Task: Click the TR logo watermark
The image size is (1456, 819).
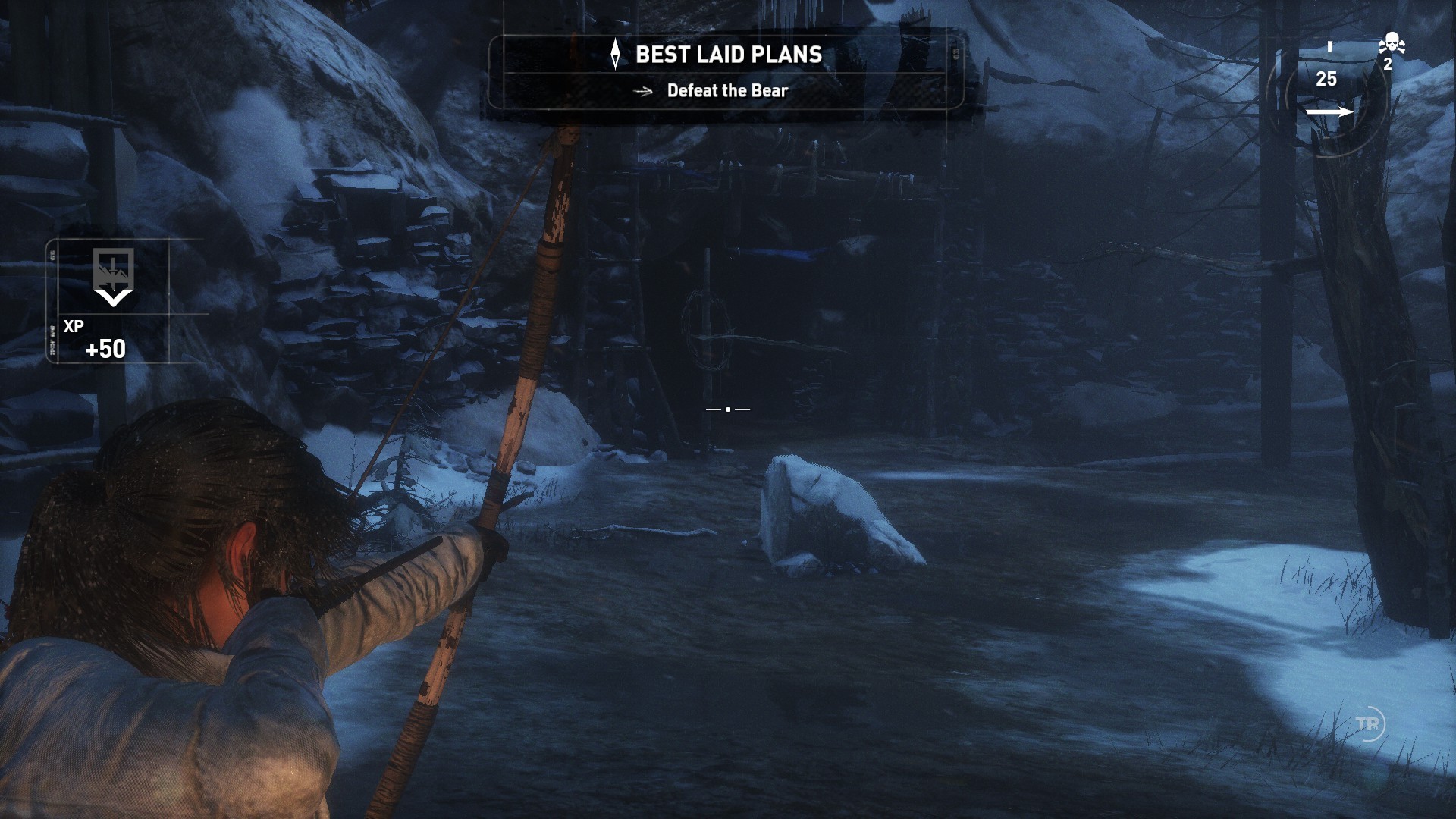Action: click(1369, 724)
